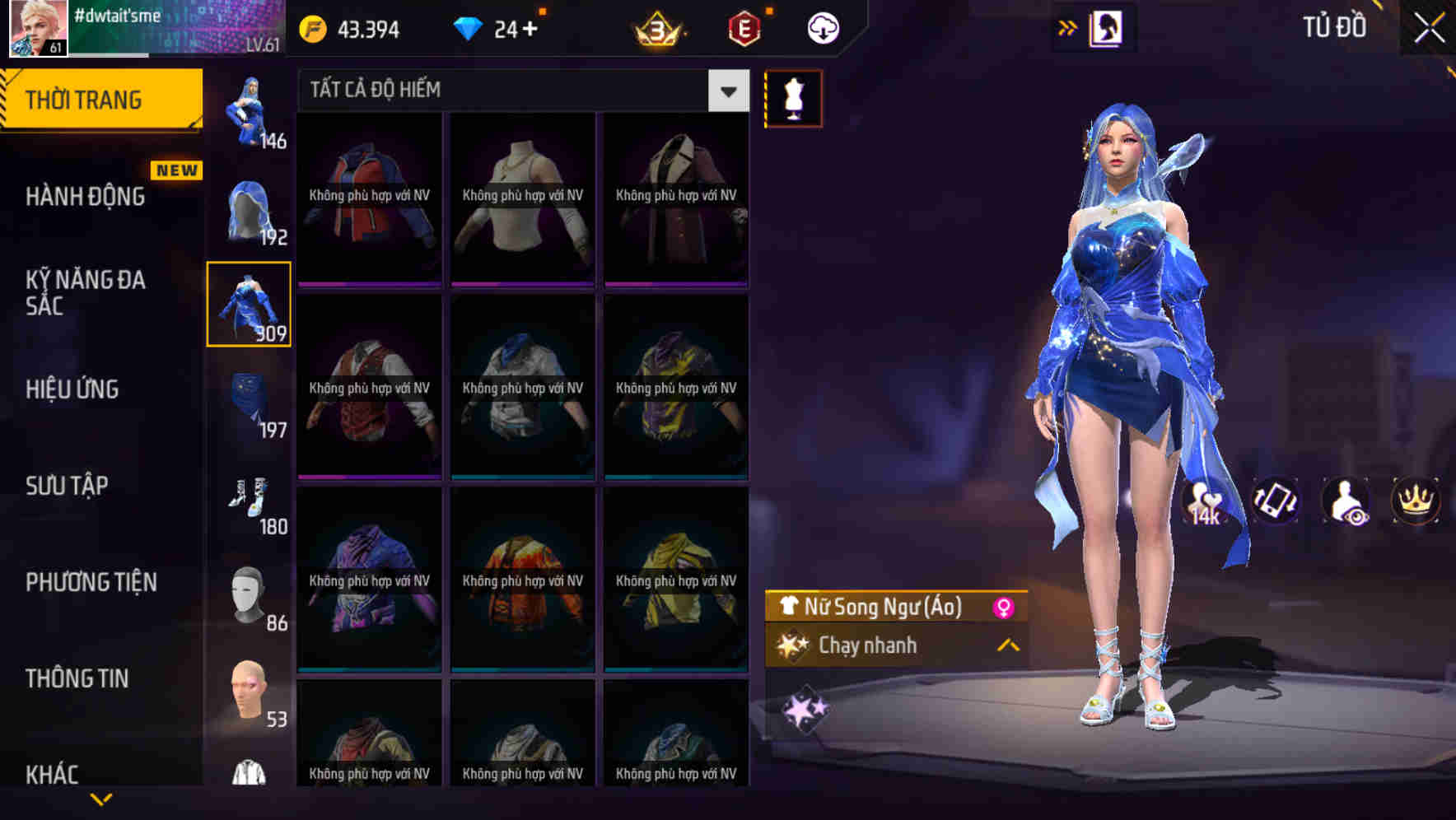Select the female gender toggle on Nữ Song Ngư
The height and width of the screenshot is (820, 1456).
click(1003, 608)
